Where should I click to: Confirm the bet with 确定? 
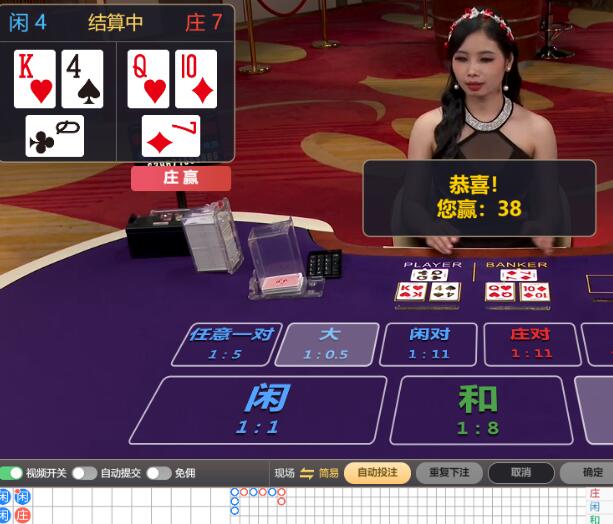pyautogui.click(x=590, y=473)
